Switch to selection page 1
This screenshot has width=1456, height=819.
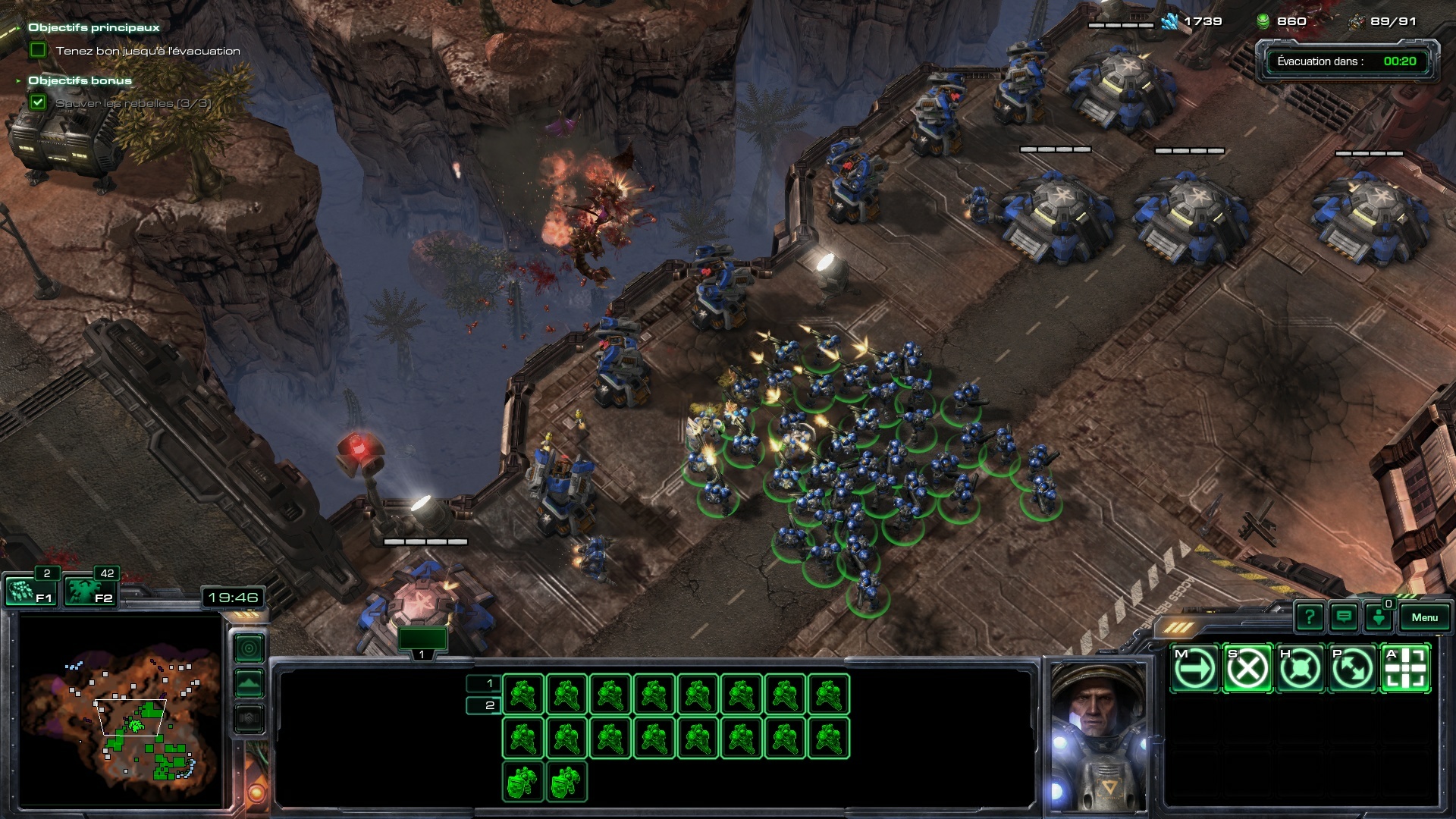tap(483, 683)
